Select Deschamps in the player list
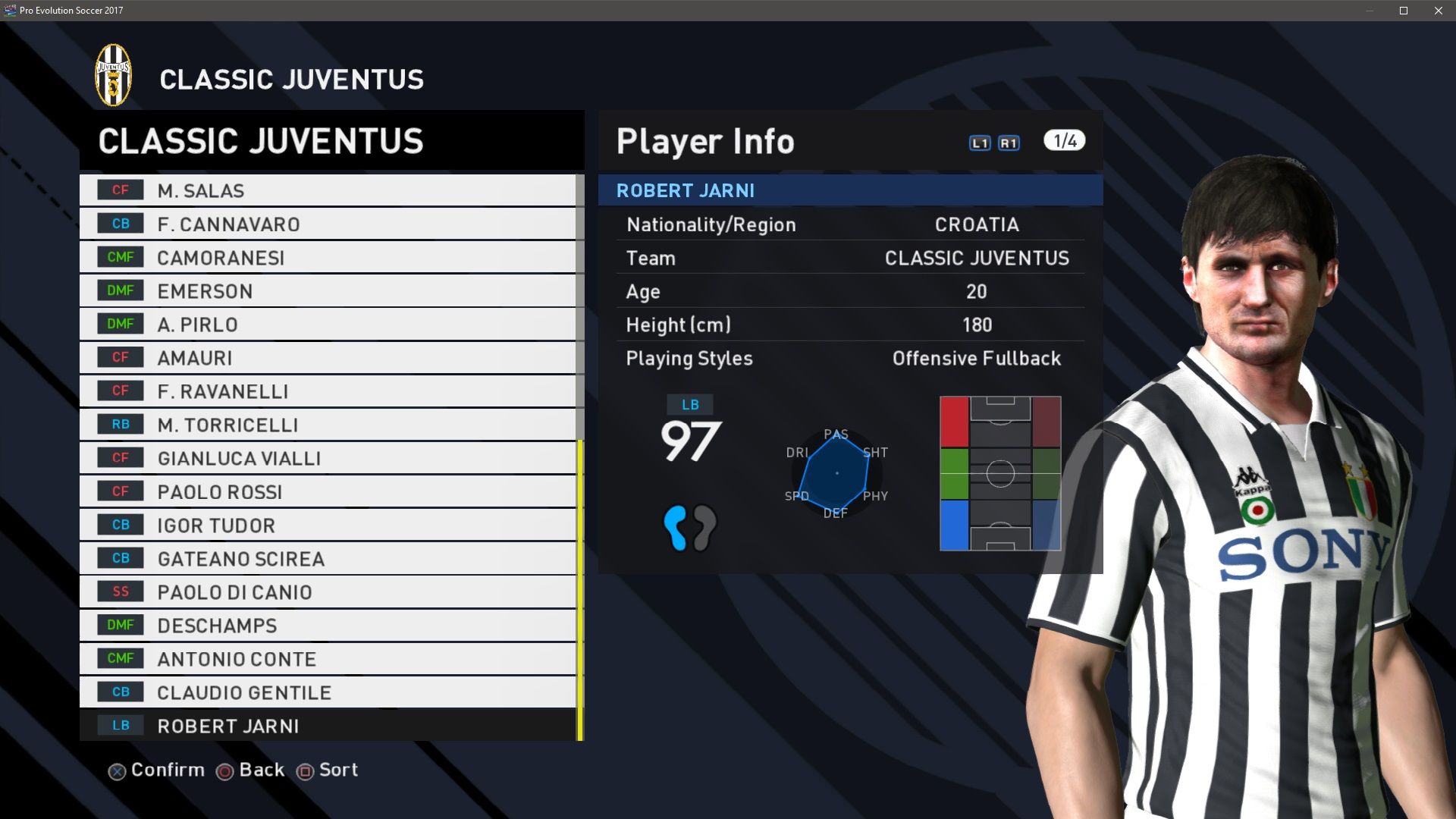The image size is (1456, 819). click(328, 626)
